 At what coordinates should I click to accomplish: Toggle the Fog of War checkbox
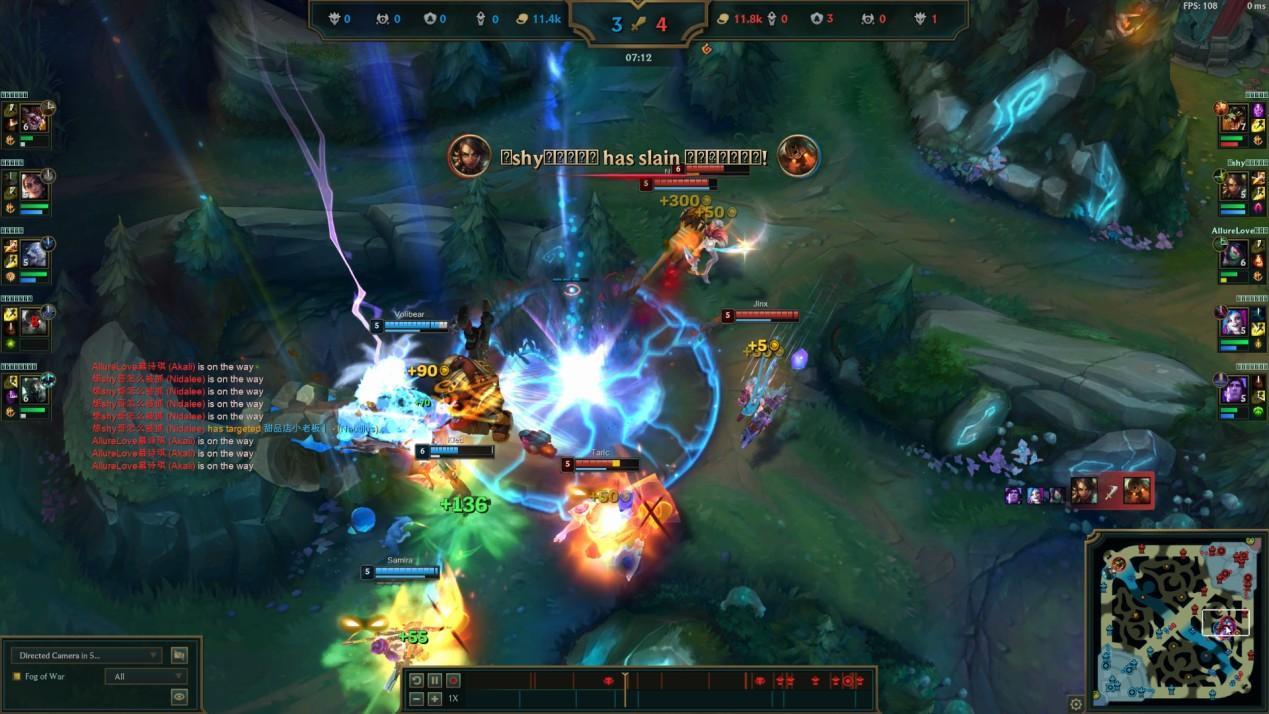click(x=16, y=676)
